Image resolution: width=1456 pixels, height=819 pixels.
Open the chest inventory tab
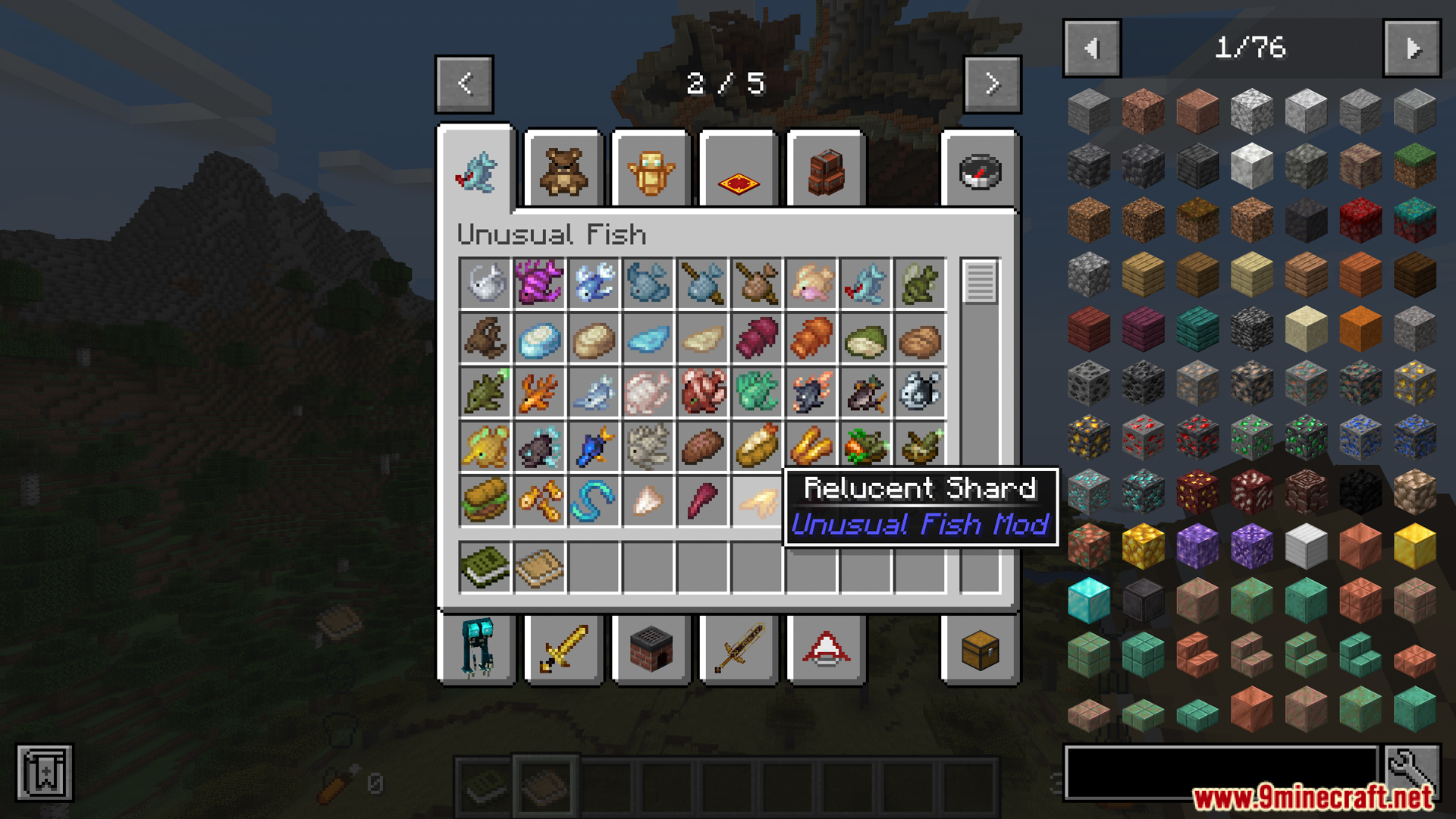tap(980, 649)
